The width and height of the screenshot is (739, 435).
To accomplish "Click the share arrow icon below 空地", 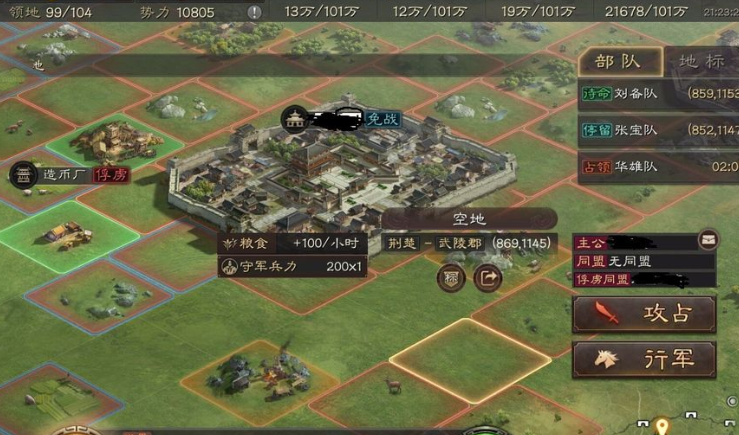I will 487,278.
